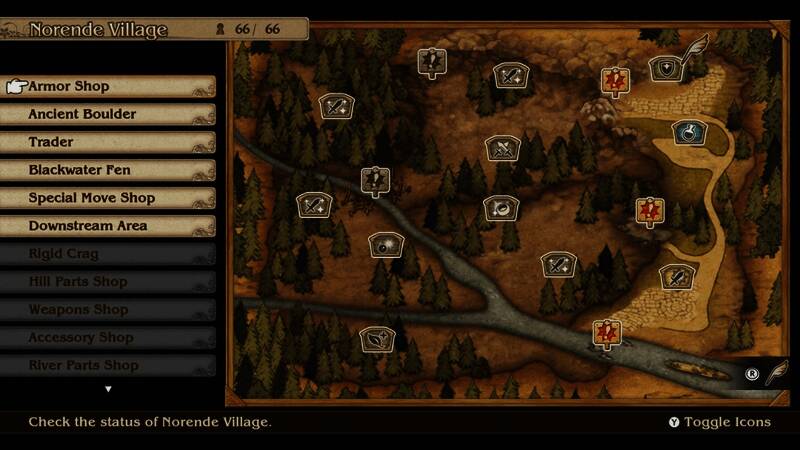Select the leaf icon map marker
Screen dimensions: 800x450
pos(377,339)
